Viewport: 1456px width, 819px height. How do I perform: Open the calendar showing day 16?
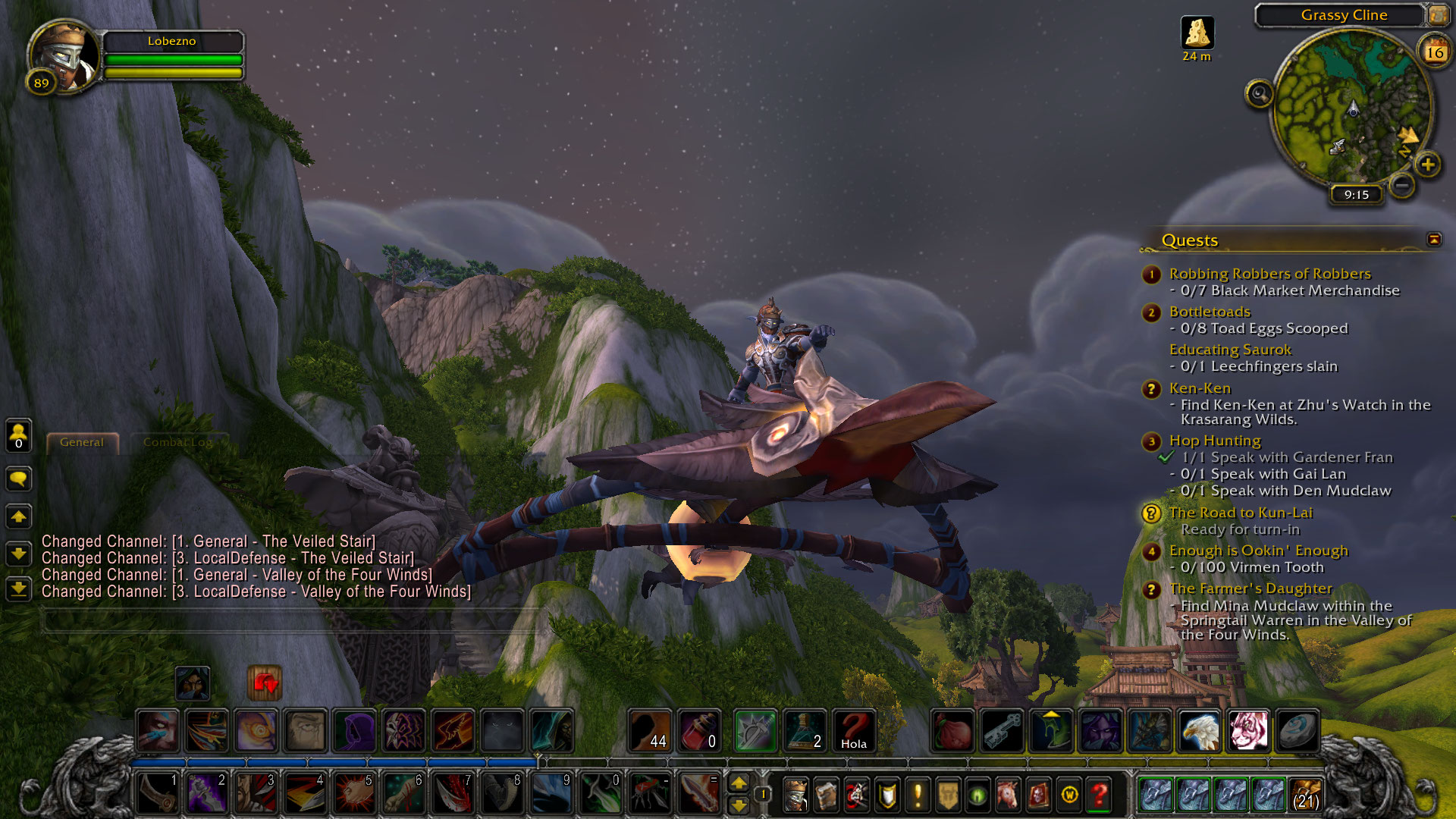tap(1434, 52)
